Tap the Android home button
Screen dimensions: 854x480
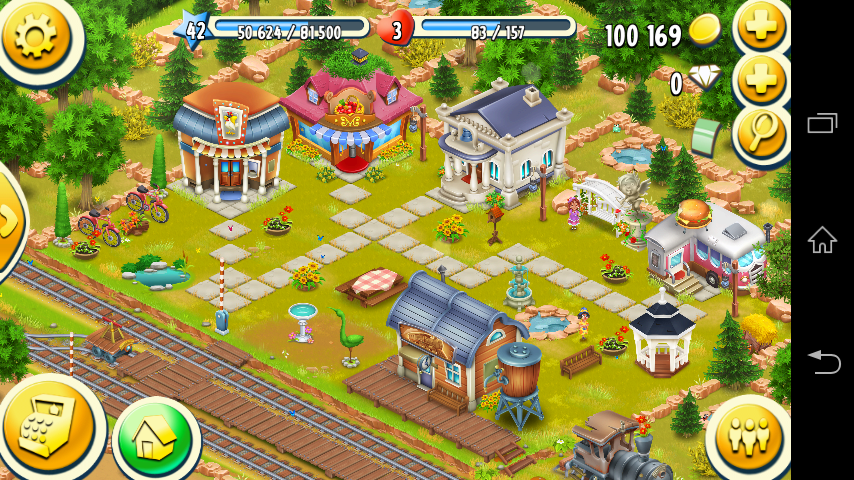point(822,240)
